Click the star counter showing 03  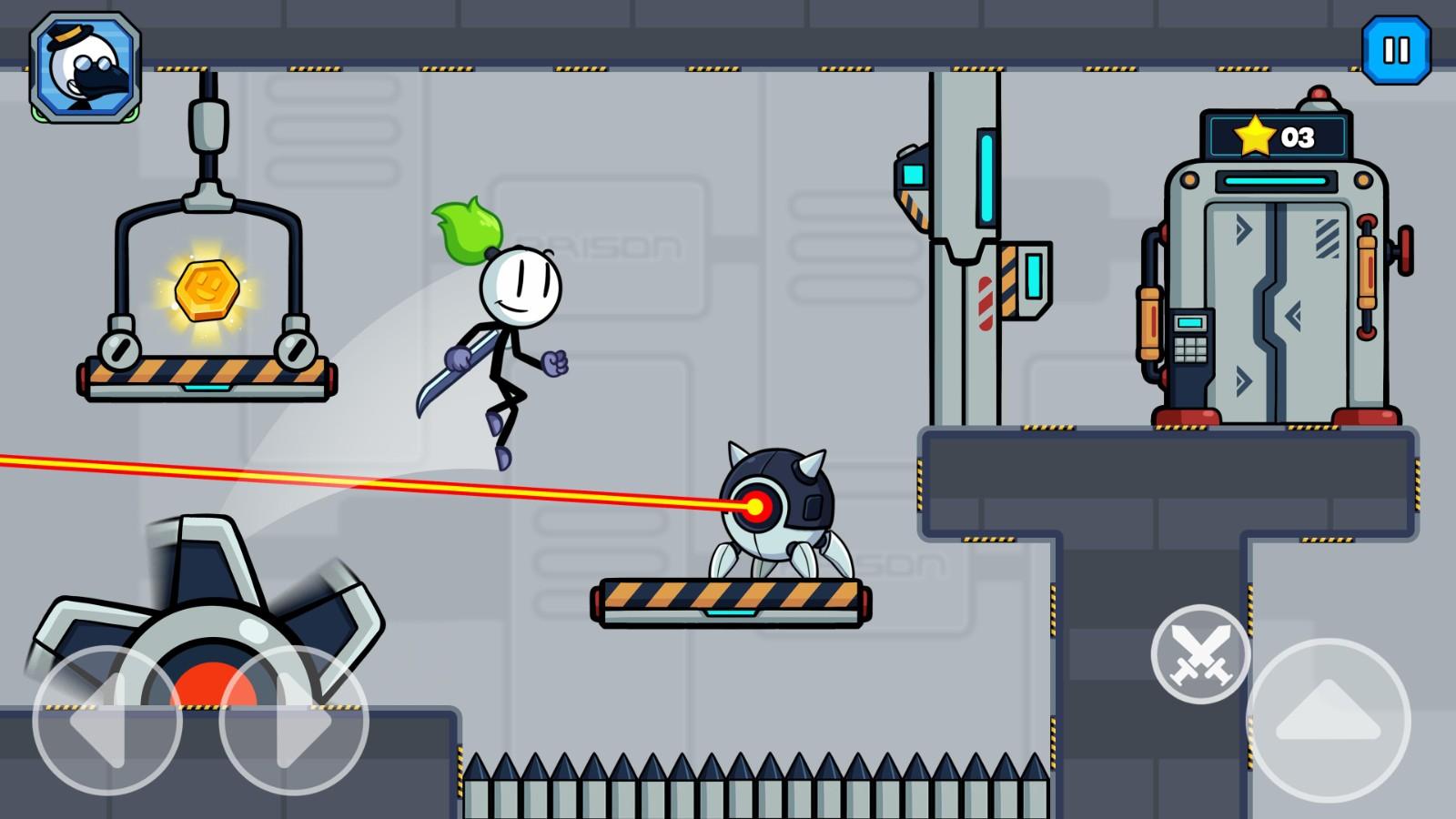[1272, 135]
